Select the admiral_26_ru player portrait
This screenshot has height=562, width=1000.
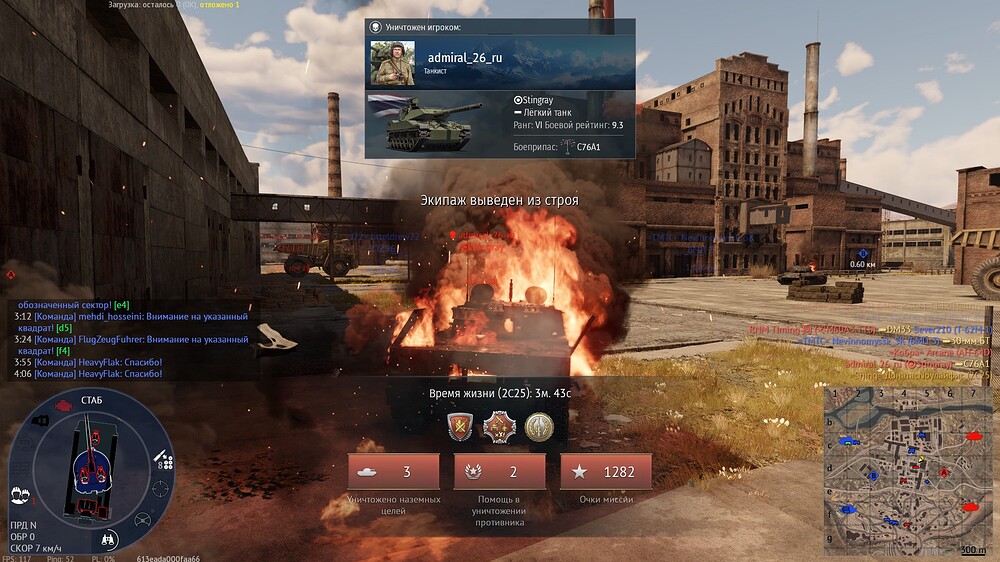coord(392,63)
